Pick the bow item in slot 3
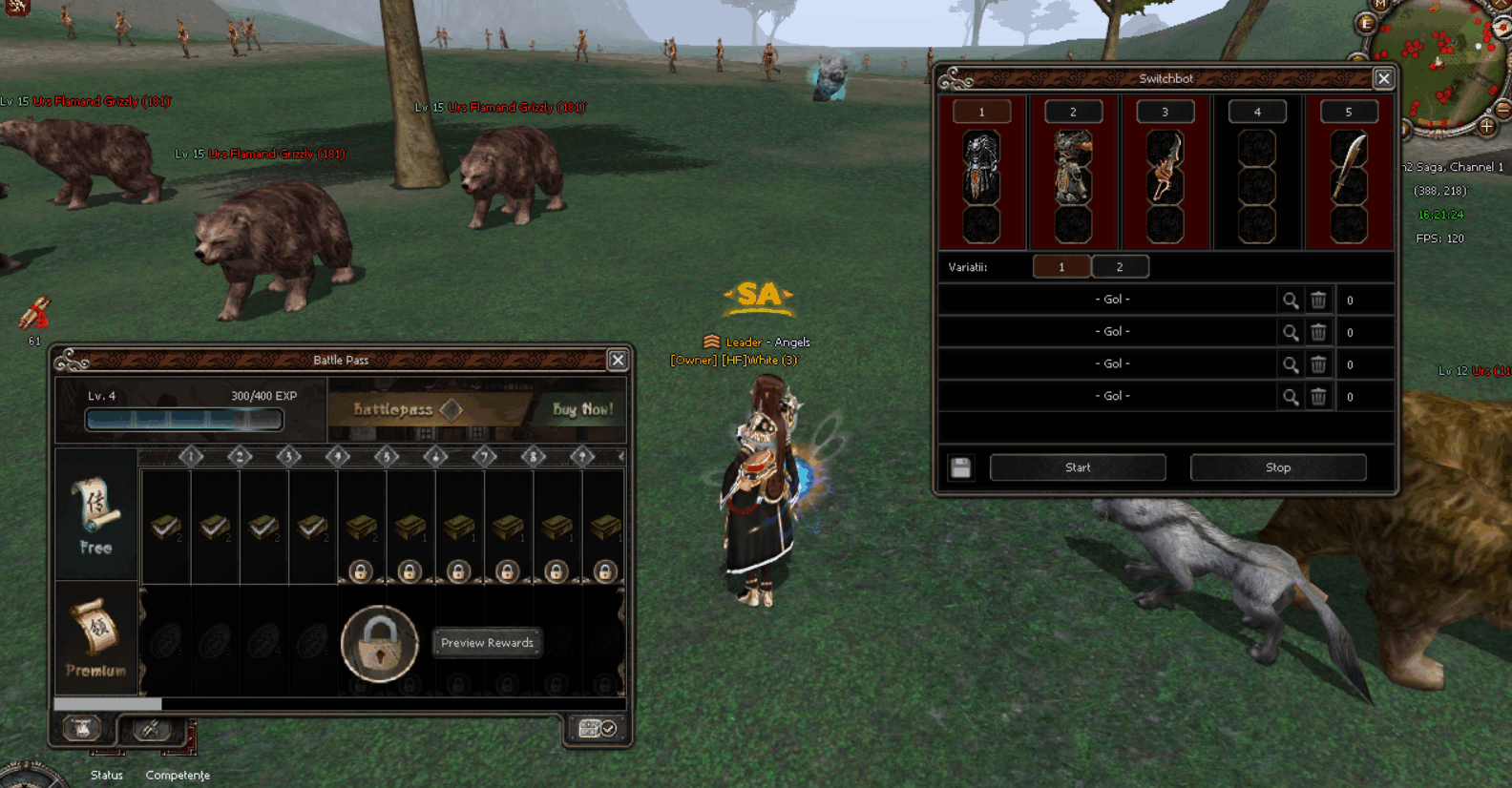 [x=1165, y=167]
